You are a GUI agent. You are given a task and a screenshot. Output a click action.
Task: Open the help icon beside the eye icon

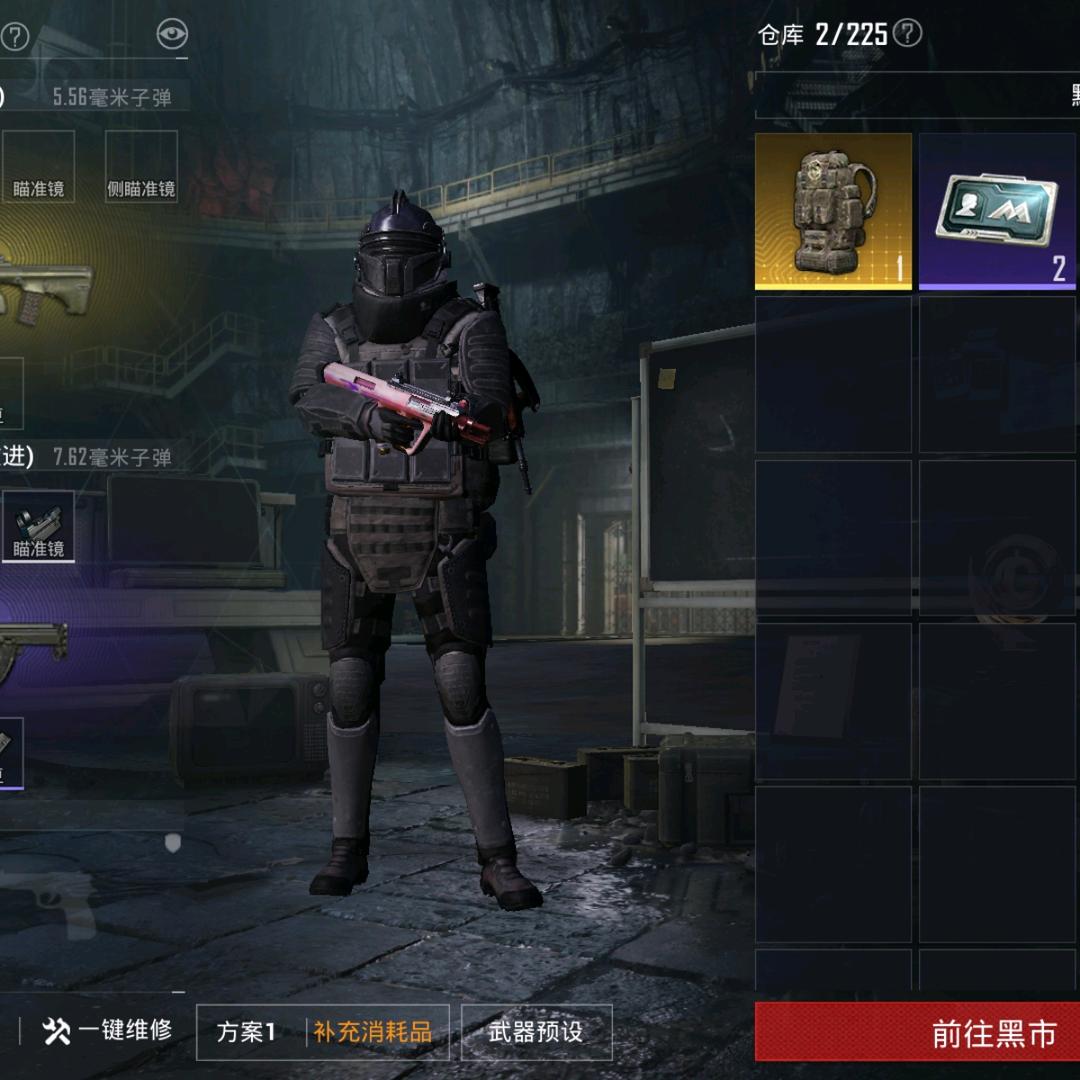[x=15, y=37]
